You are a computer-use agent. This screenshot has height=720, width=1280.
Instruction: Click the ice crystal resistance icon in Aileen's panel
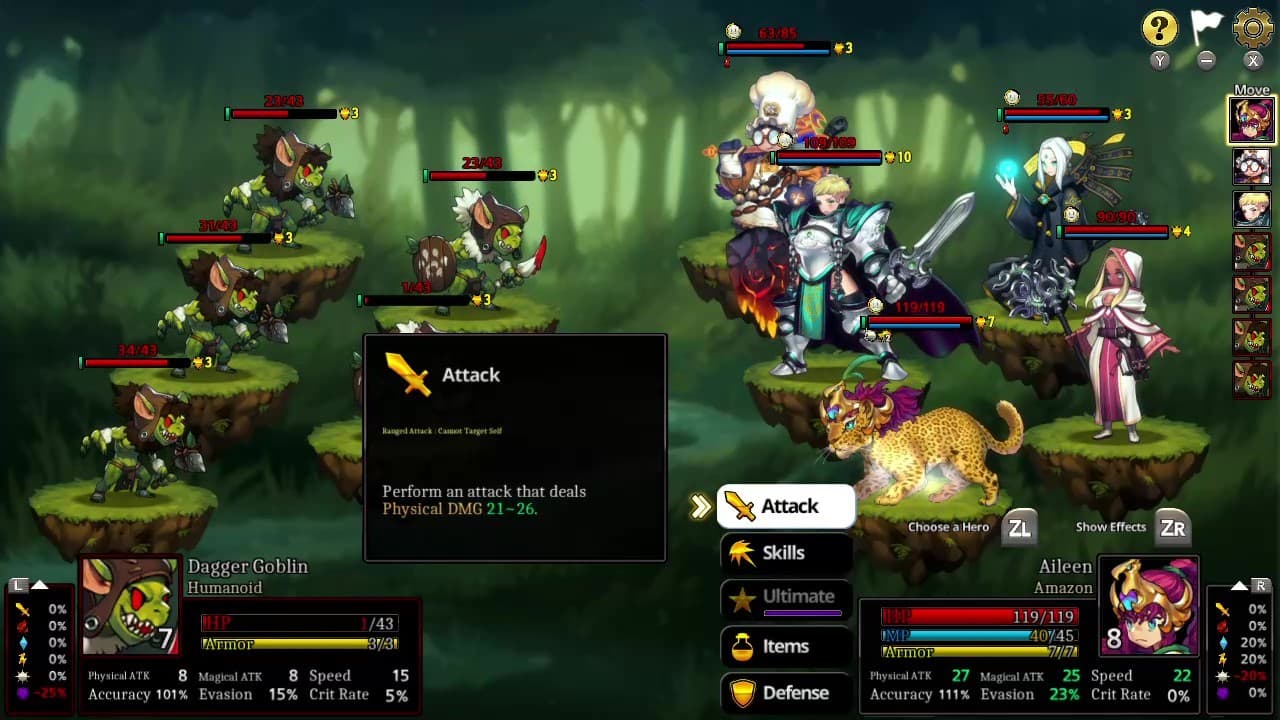(1224, 642)
